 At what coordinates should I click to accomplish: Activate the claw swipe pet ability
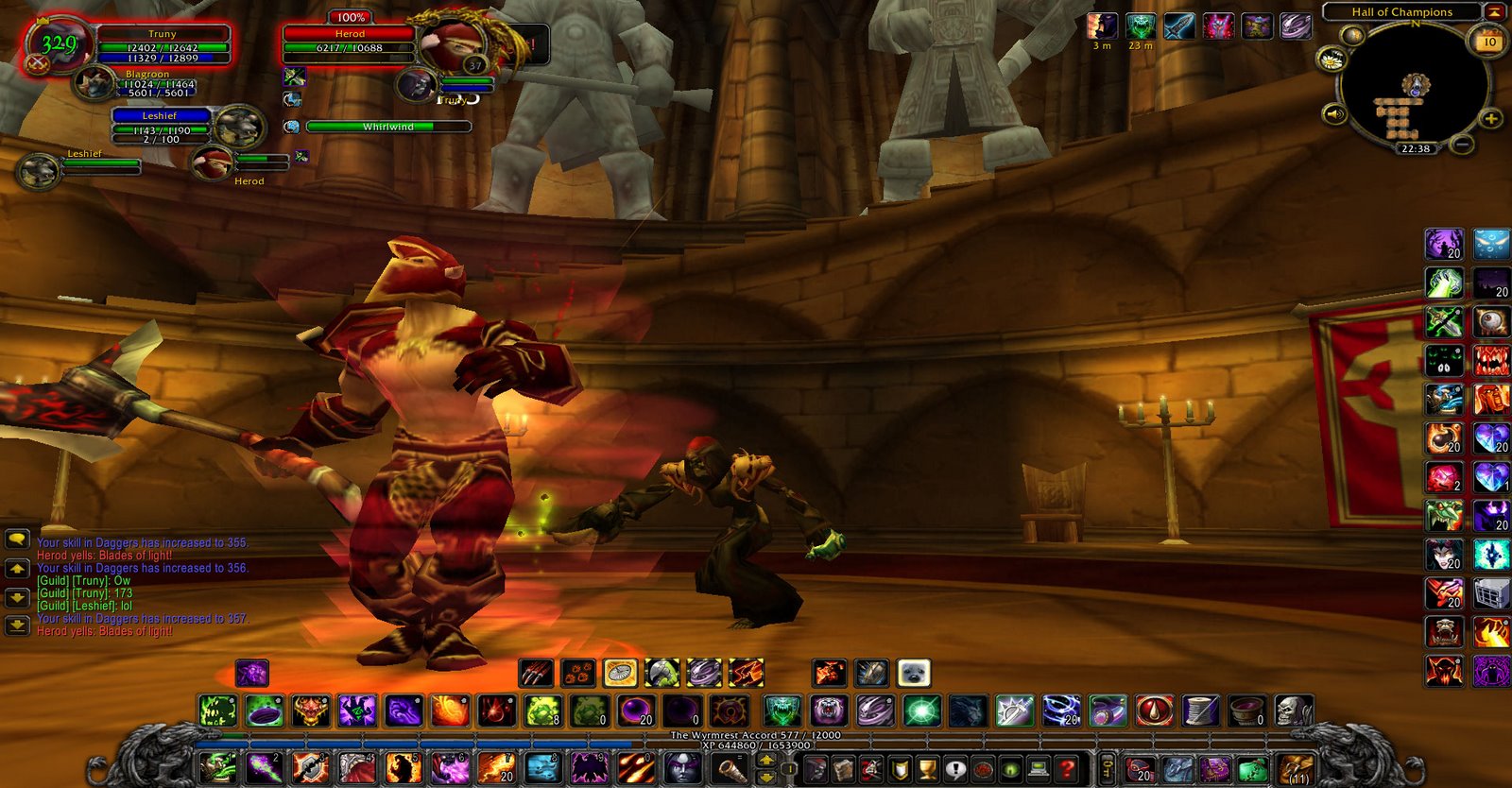click(536, 673)
